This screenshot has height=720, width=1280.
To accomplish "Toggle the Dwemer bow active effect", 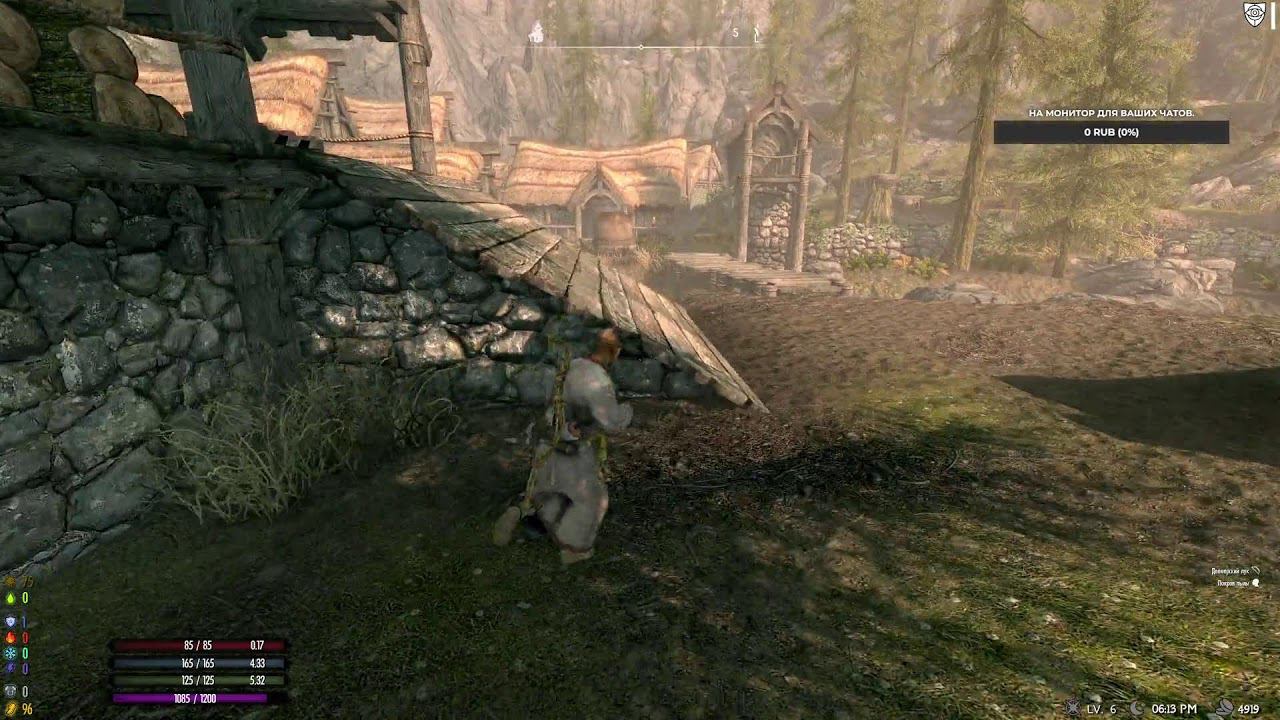I will coord(1256,570).
